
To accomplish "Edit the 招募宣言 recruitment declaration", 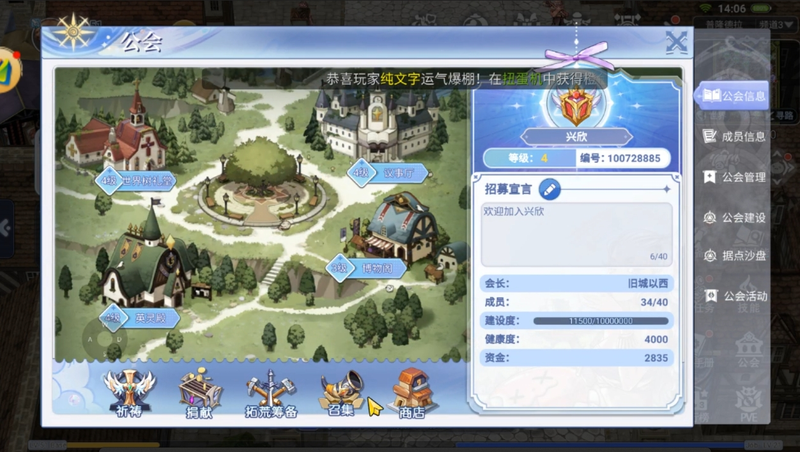I will (x=549, y=188).
